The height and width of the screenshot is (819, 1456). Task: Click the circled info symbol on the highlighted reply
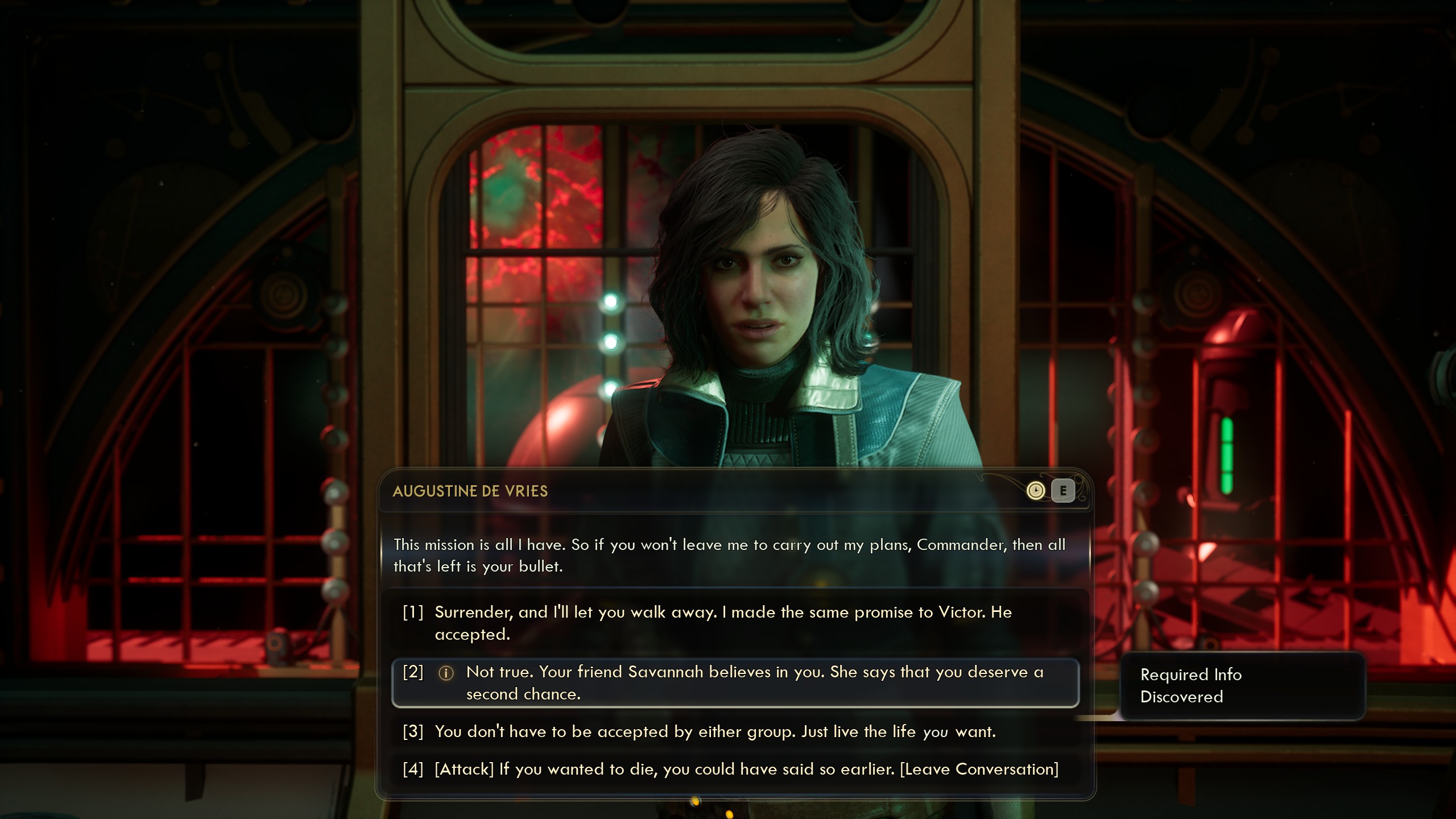pos(448,673)
